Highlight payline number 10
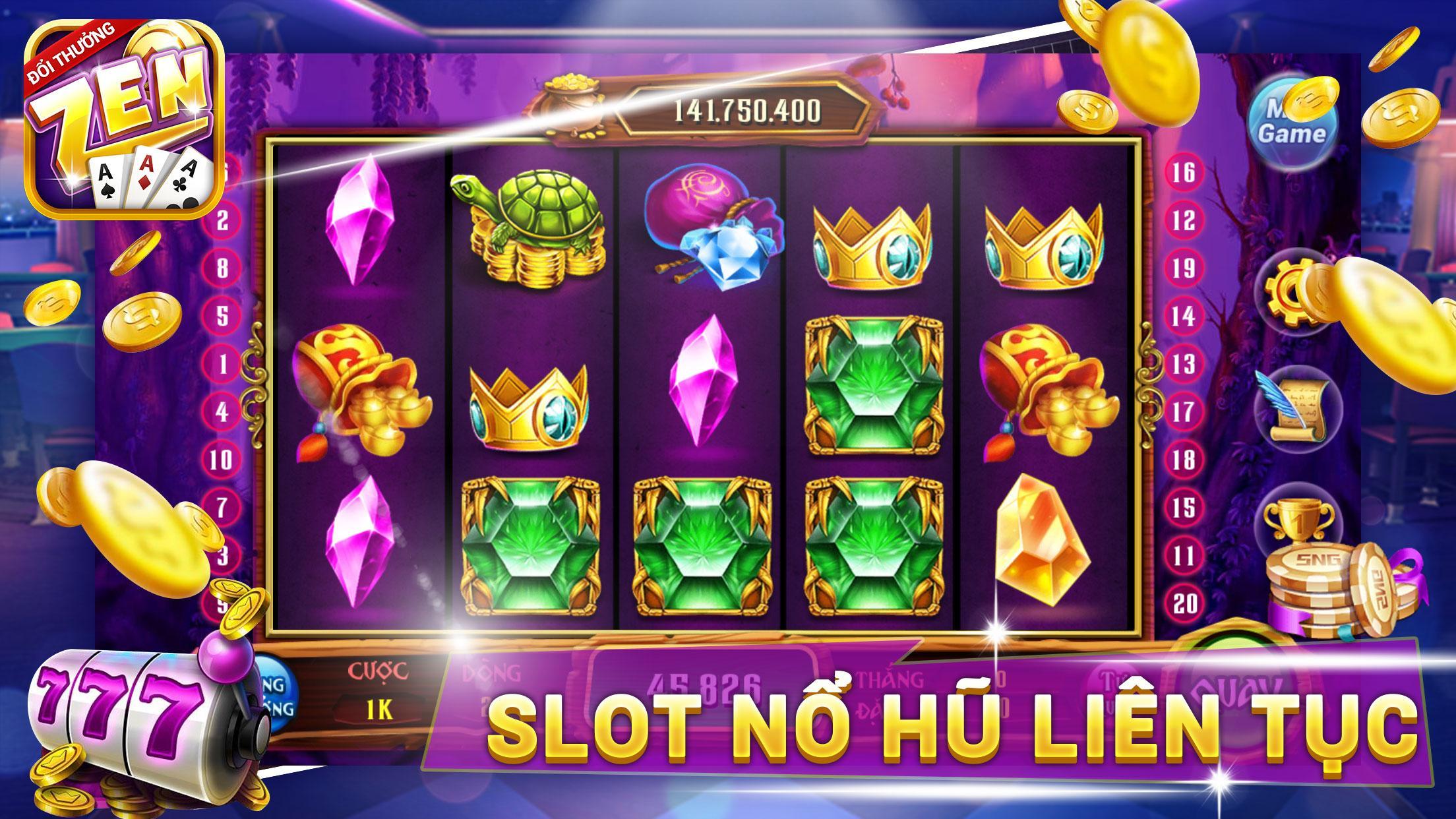Screen dimensions: 1456x819 pos(222,460)
